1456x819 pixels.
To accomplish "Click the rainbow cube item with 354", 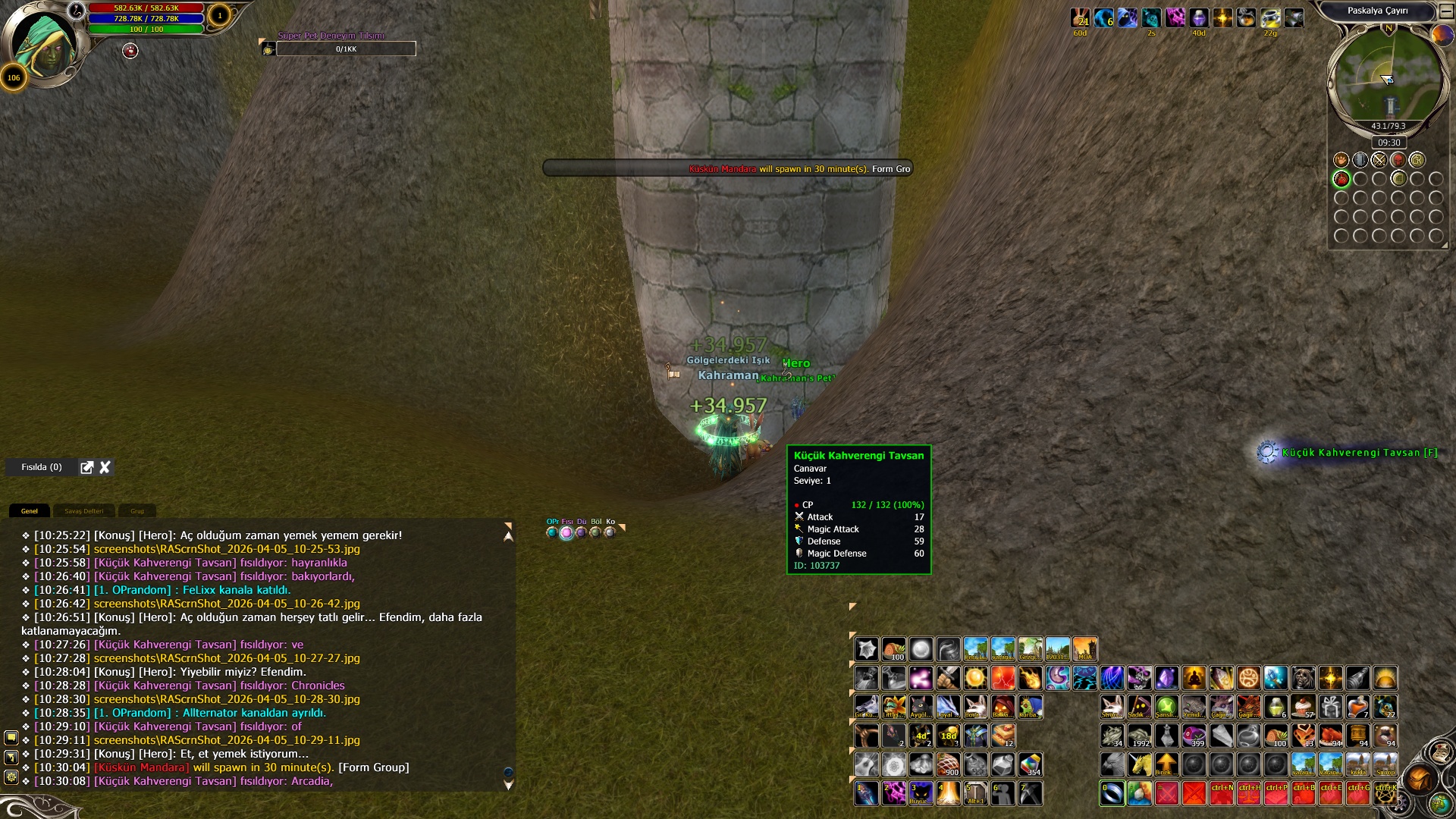I will (1030, 764).
